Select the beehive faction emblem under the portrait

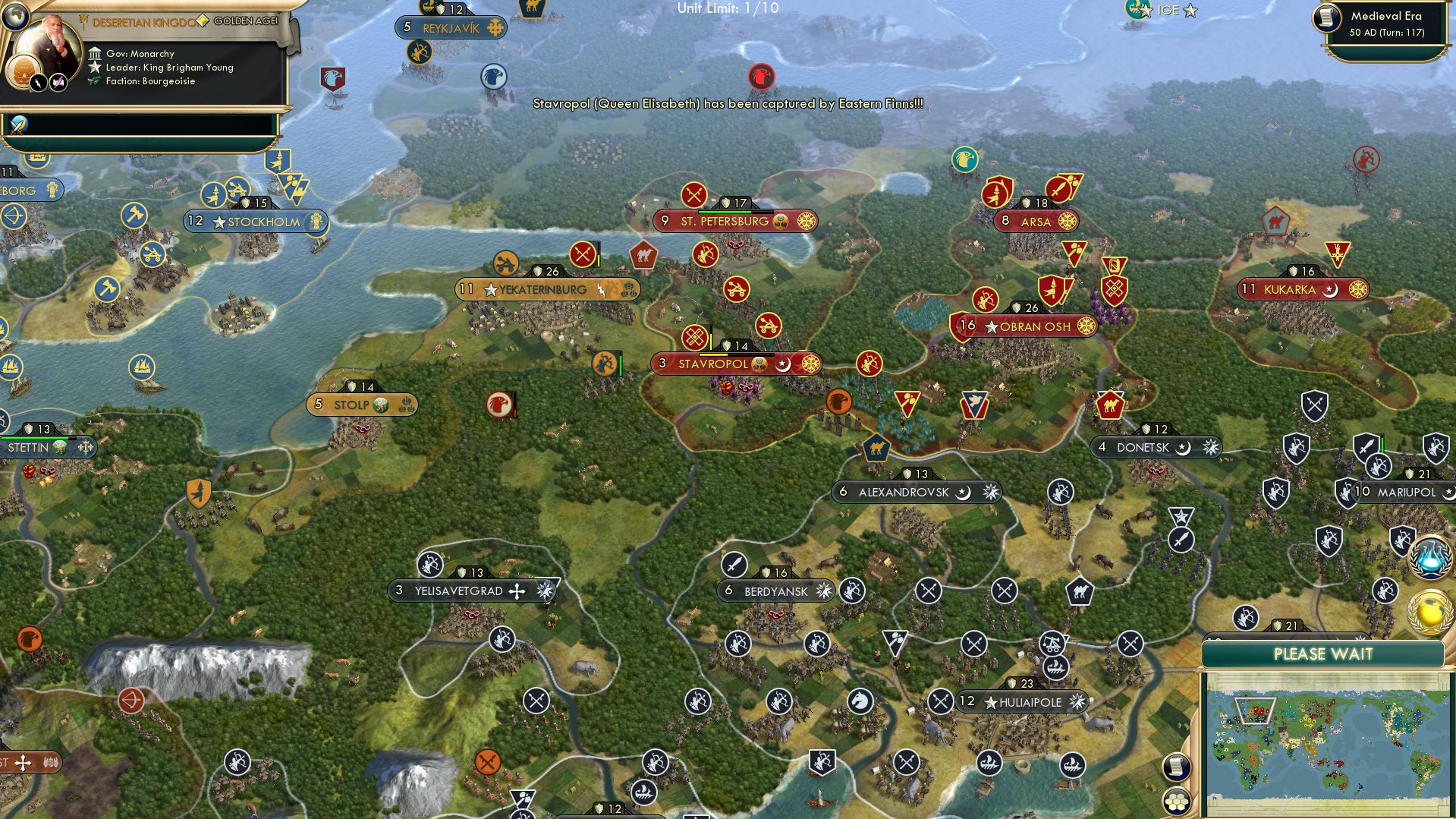[24, 69]
